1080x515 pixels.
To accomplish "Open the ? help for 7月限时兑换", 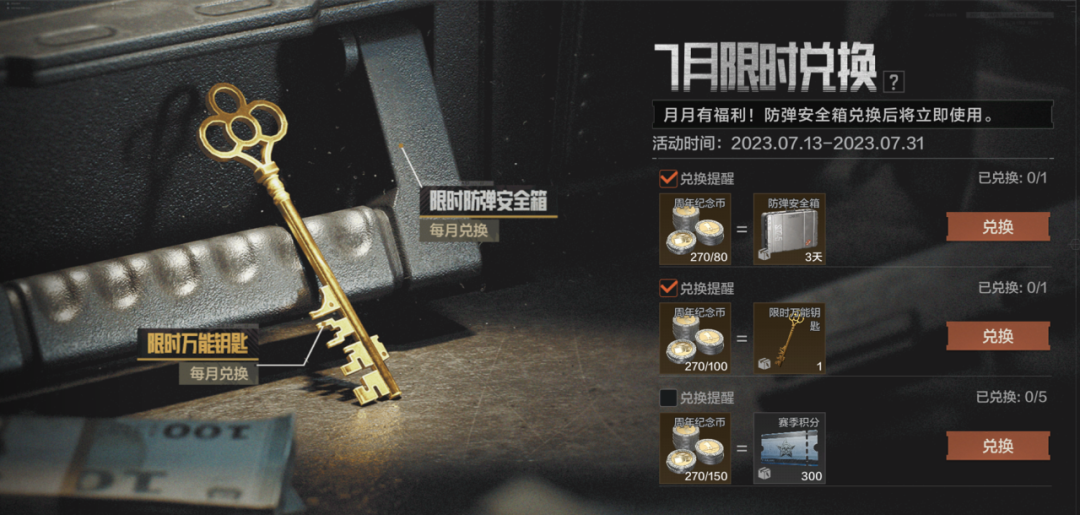I will (x=894, y=82).
